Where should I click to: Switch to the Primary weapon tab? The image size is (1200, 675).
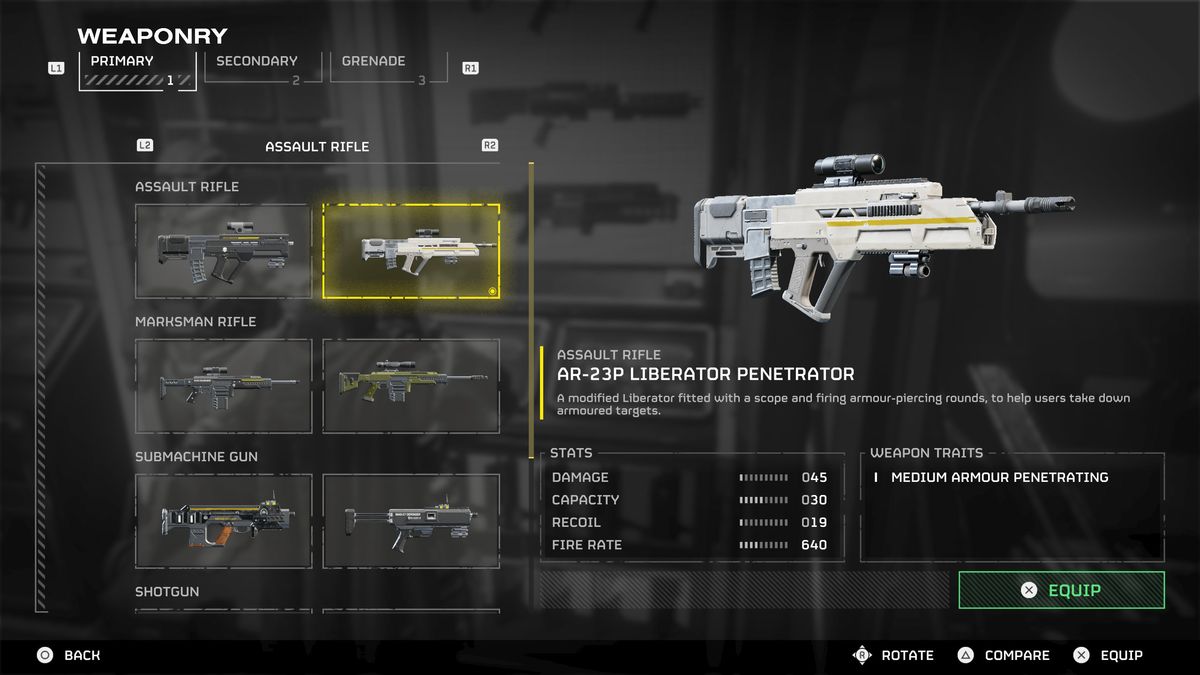click(137, 68)
